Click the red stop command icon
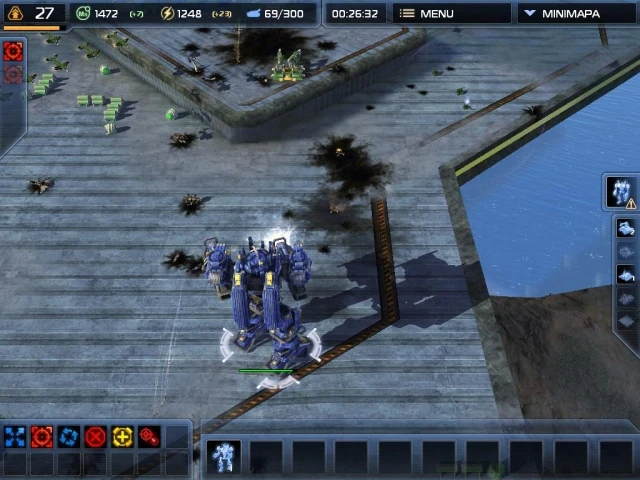 [x=95, y=436]
